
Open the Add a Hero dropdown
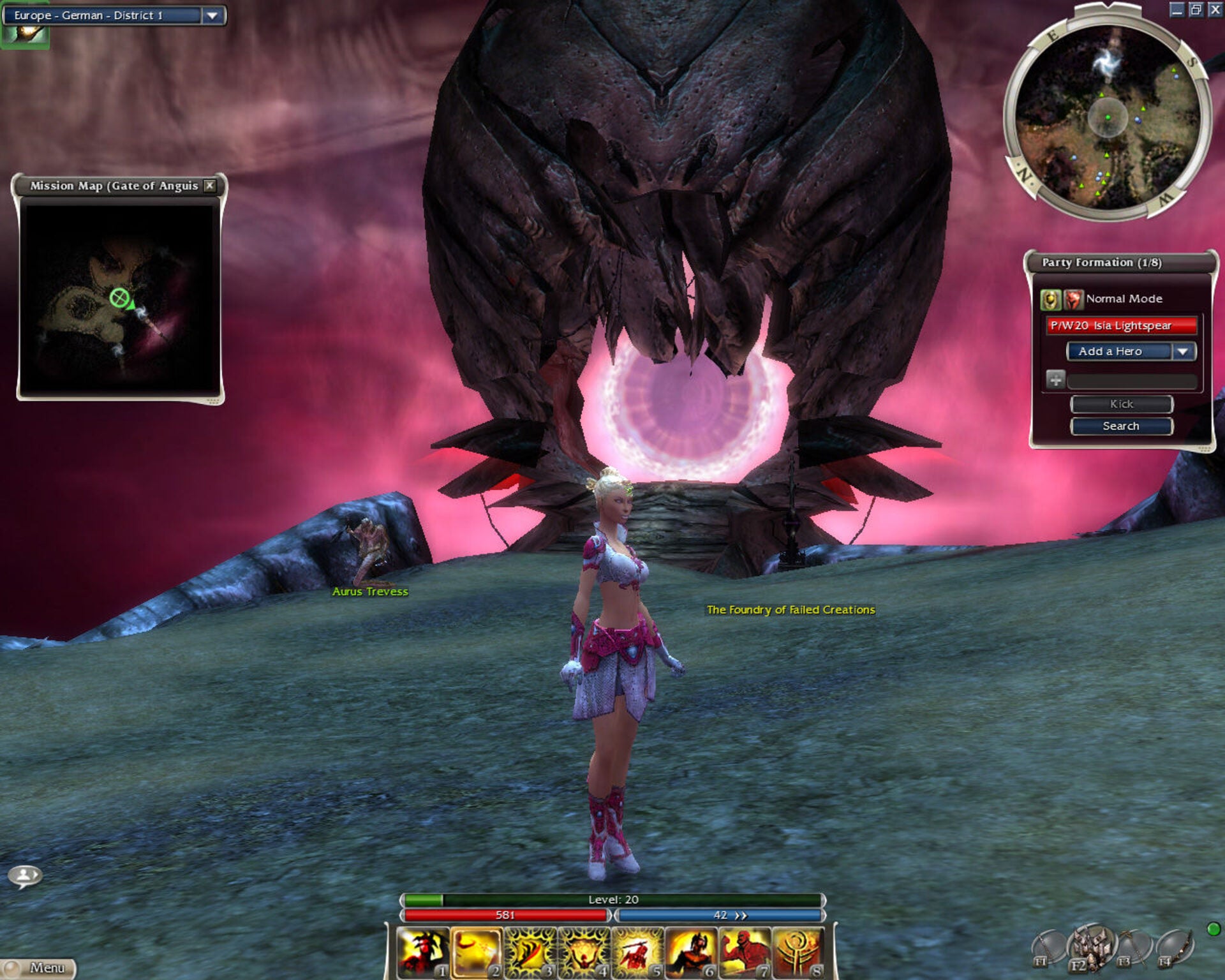[1183, 352]
